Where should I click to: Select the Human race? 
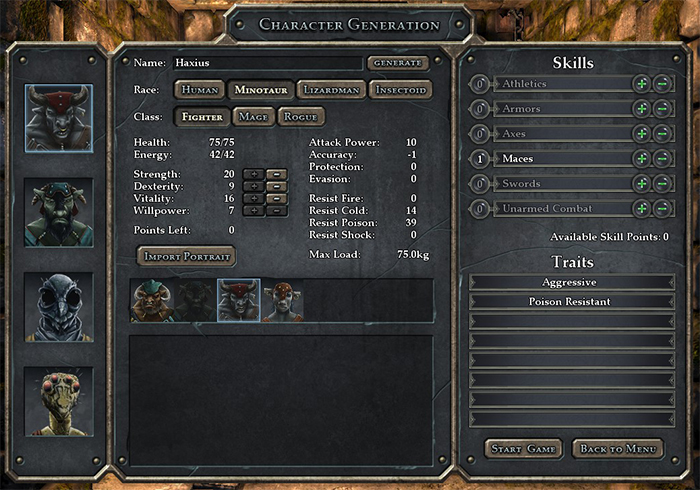coord(200,90)
